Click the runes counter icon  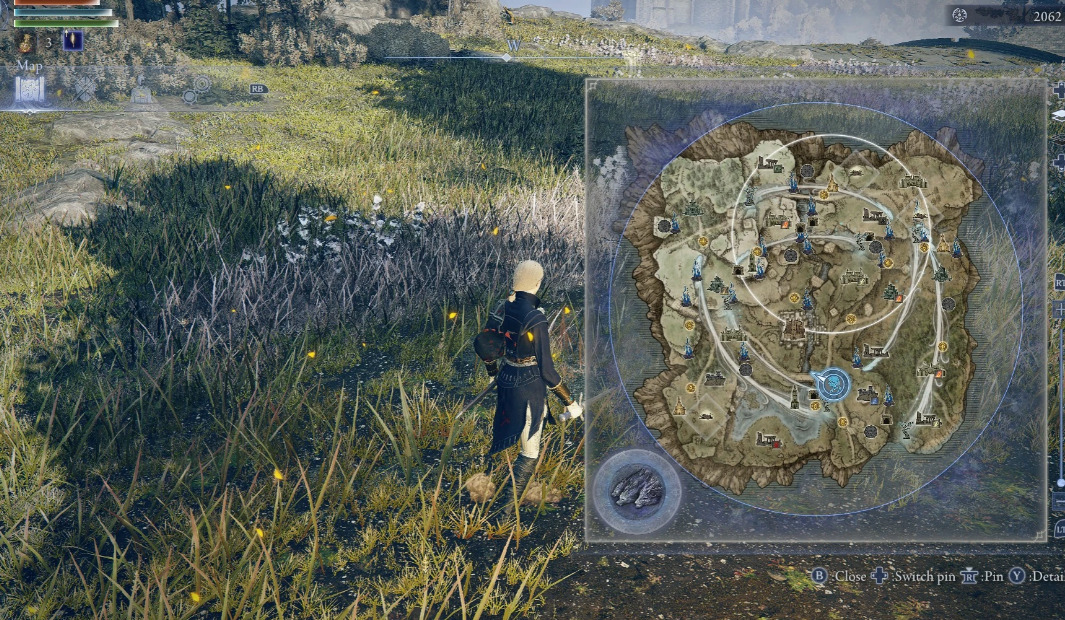click(x=960, y=15)
